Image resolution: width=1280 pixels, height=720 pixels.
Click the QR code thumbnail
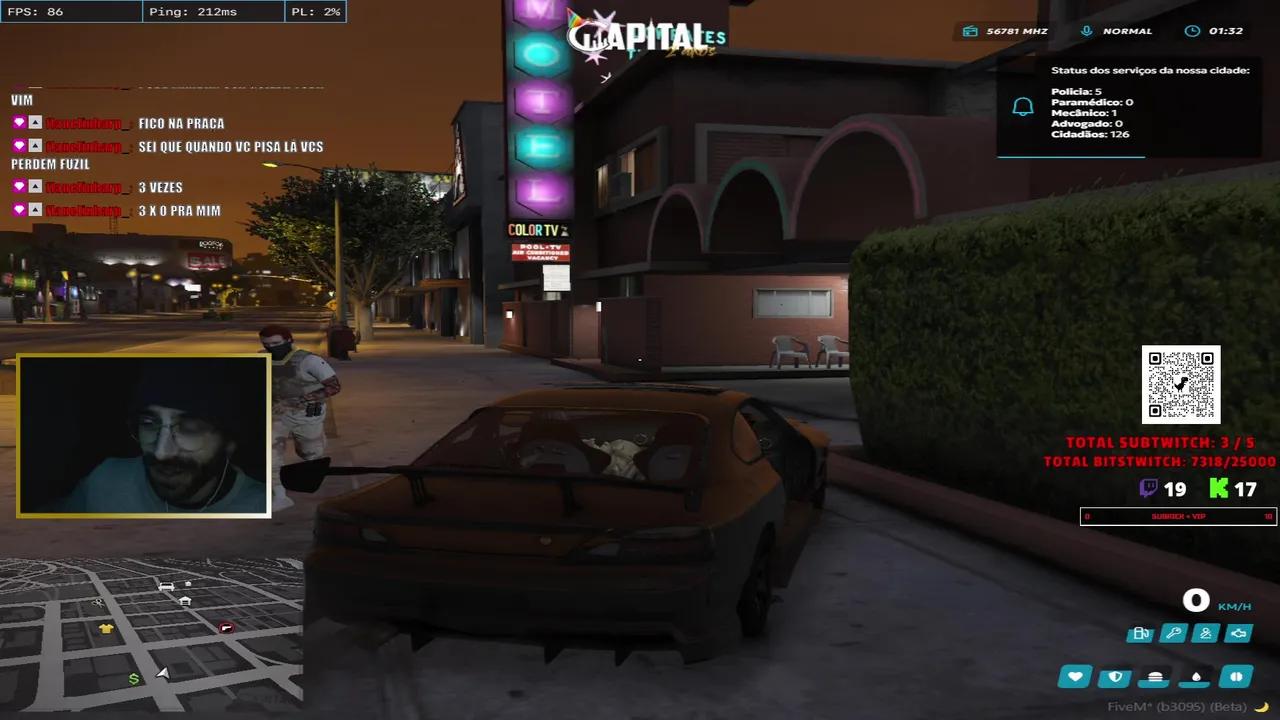tap(1181, 383)
